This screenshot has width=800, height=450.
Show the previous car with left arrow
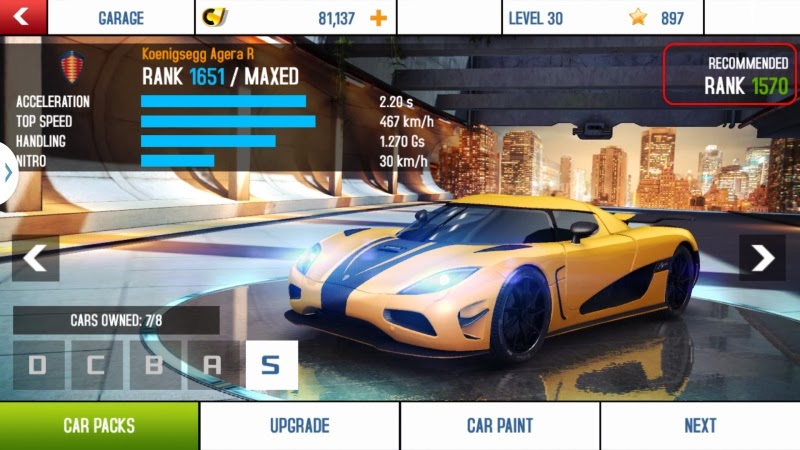(x=35, y=258)
